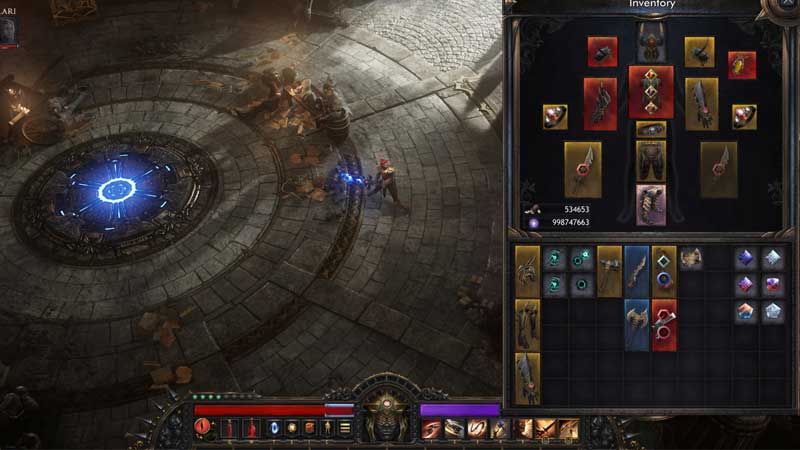This screenshot has width=800, height=450.
Task: Select the blue-background horned helmet in the bag
Action: pyautogui.click(x=637, y=326)
